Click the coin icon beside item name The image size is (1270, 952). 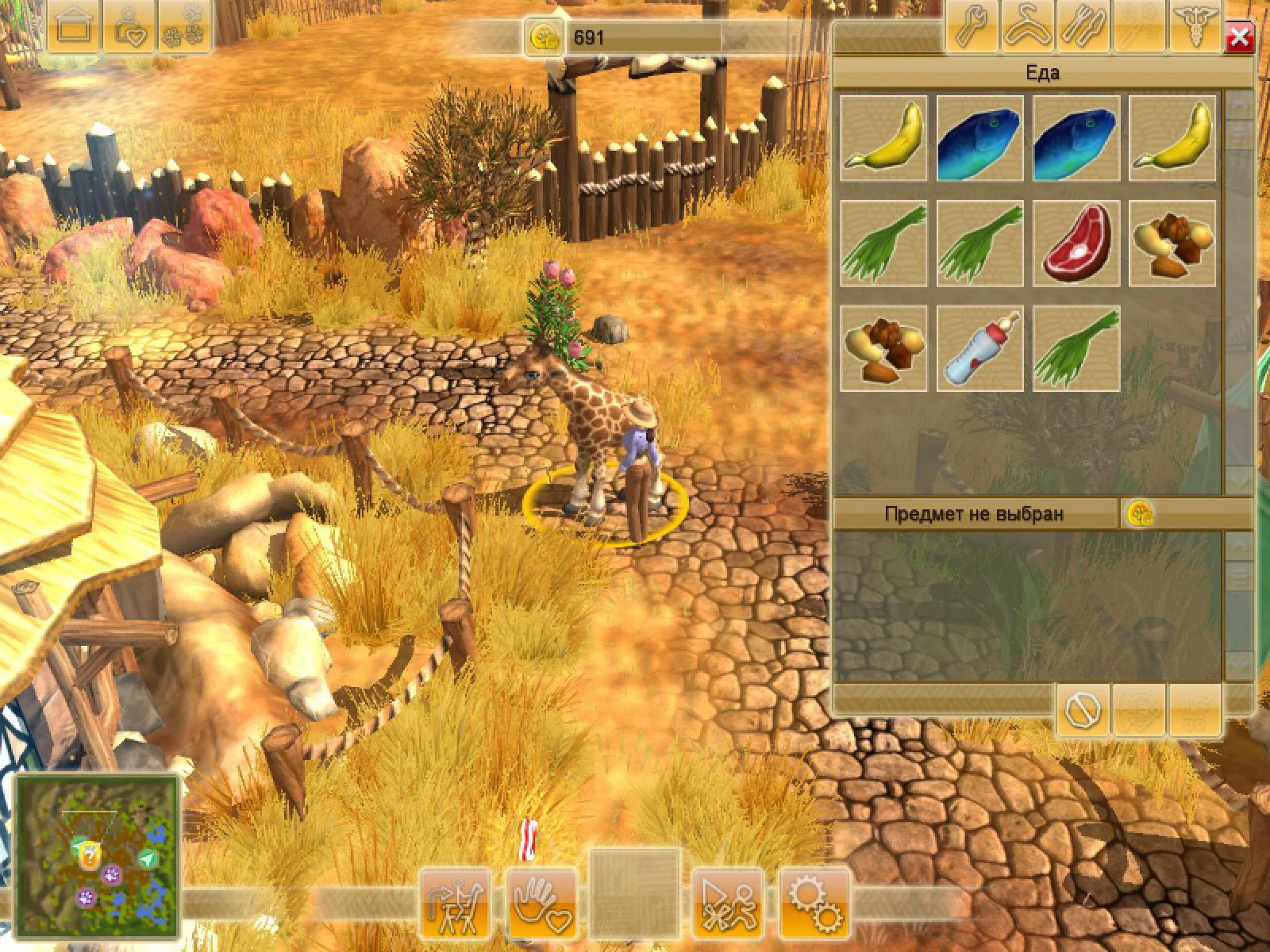[x=1139, y=513]
